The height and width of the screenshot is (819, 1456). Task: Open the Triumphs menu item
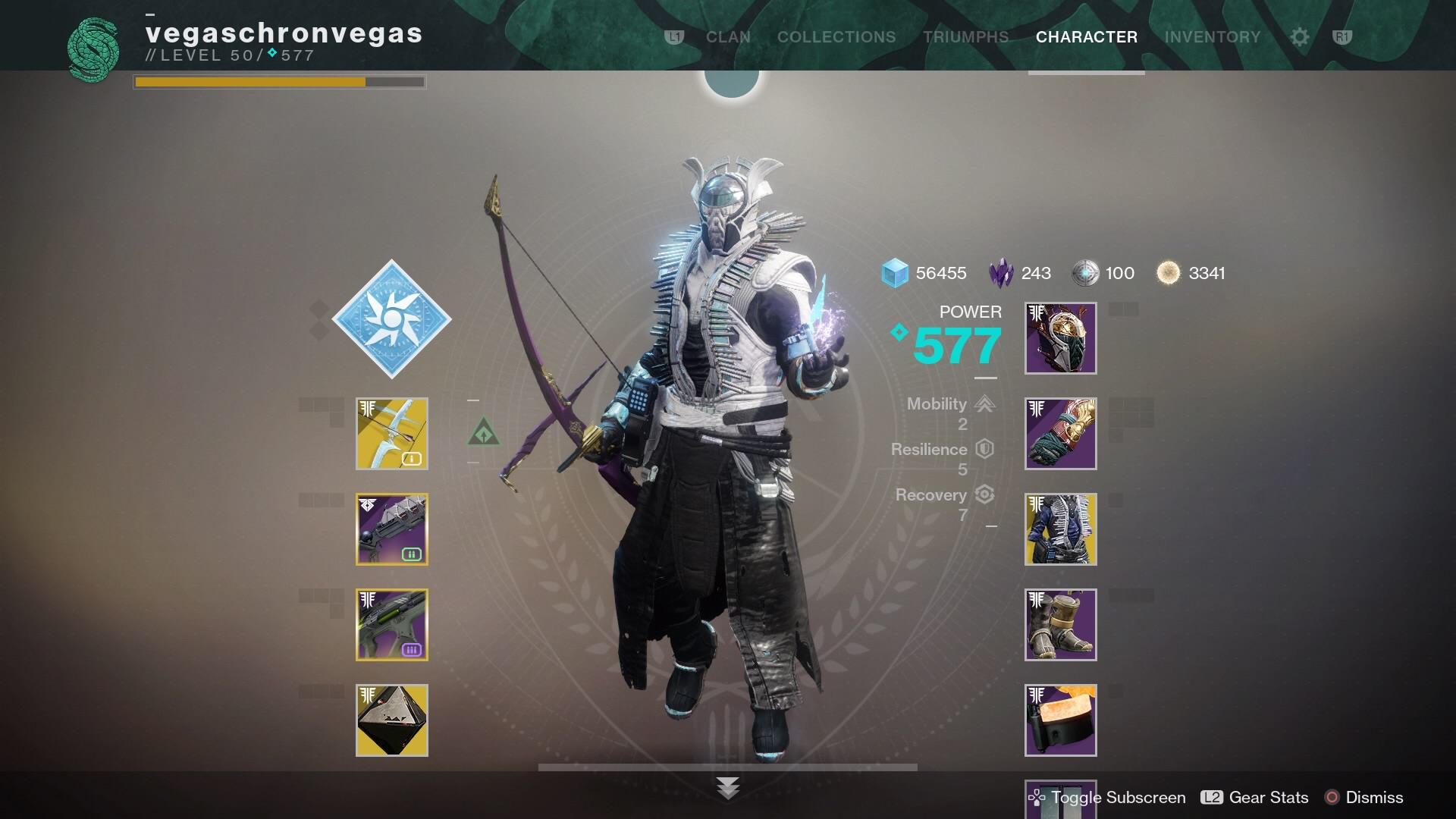(965, 36)
